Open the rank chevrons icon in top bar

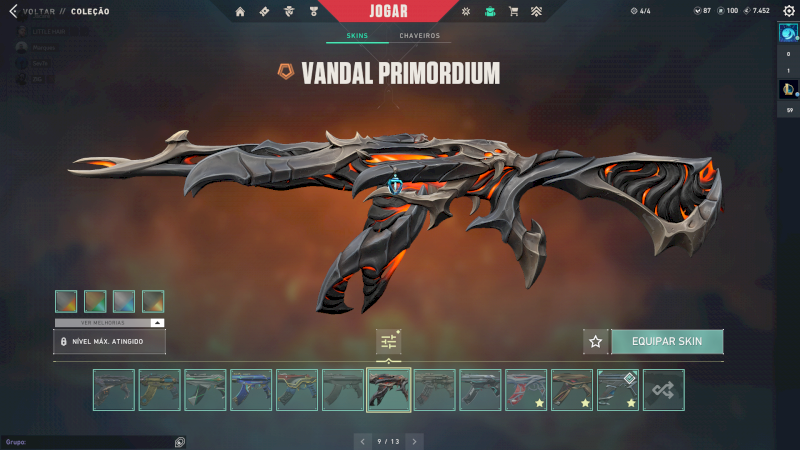(x=538, y=11)
